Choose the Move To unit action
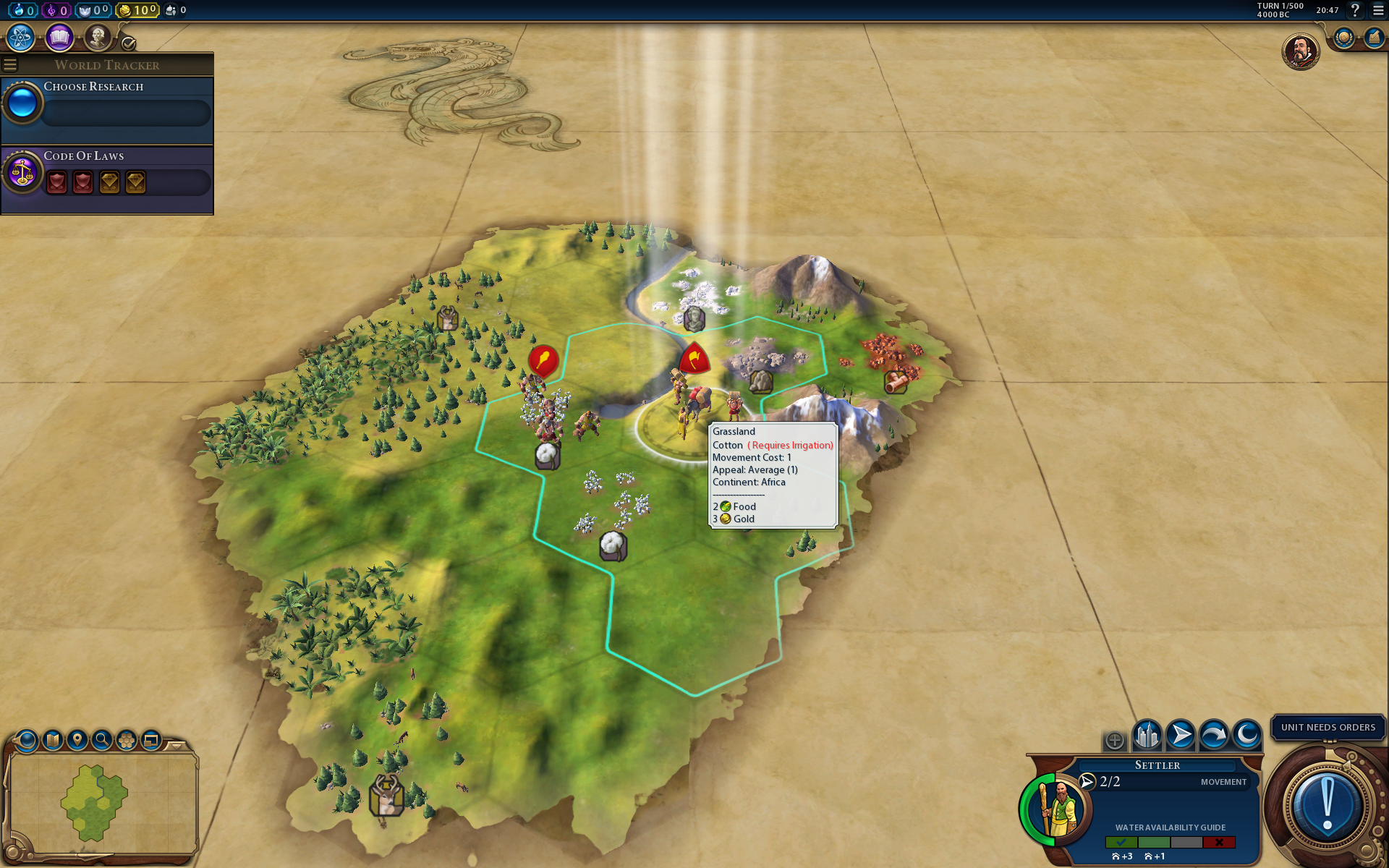 (1180, 736)
